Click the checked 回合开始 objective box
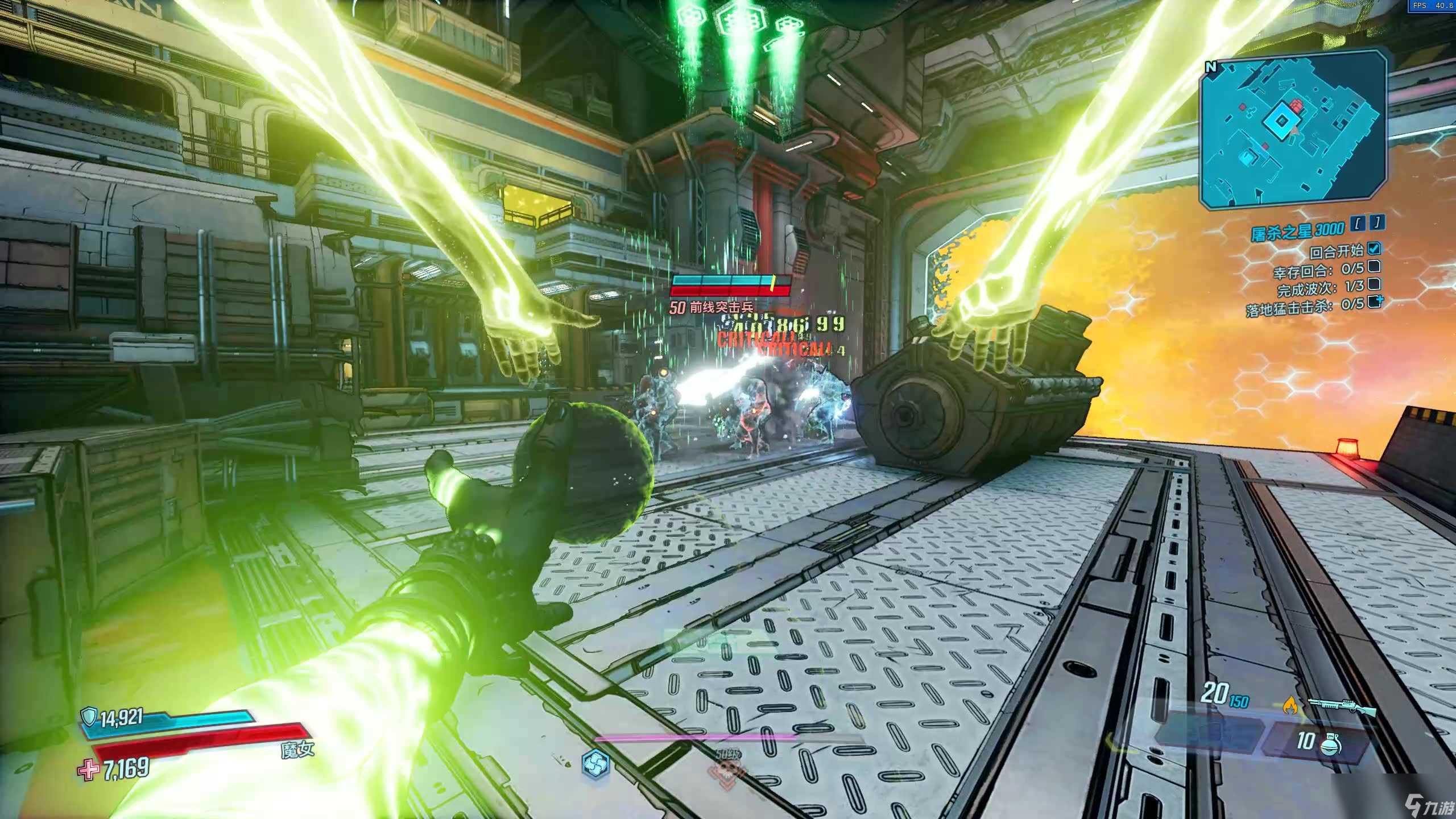The height and width of the screenshot is (819, 1456). pyautogui.click(x=1374, y=249)
